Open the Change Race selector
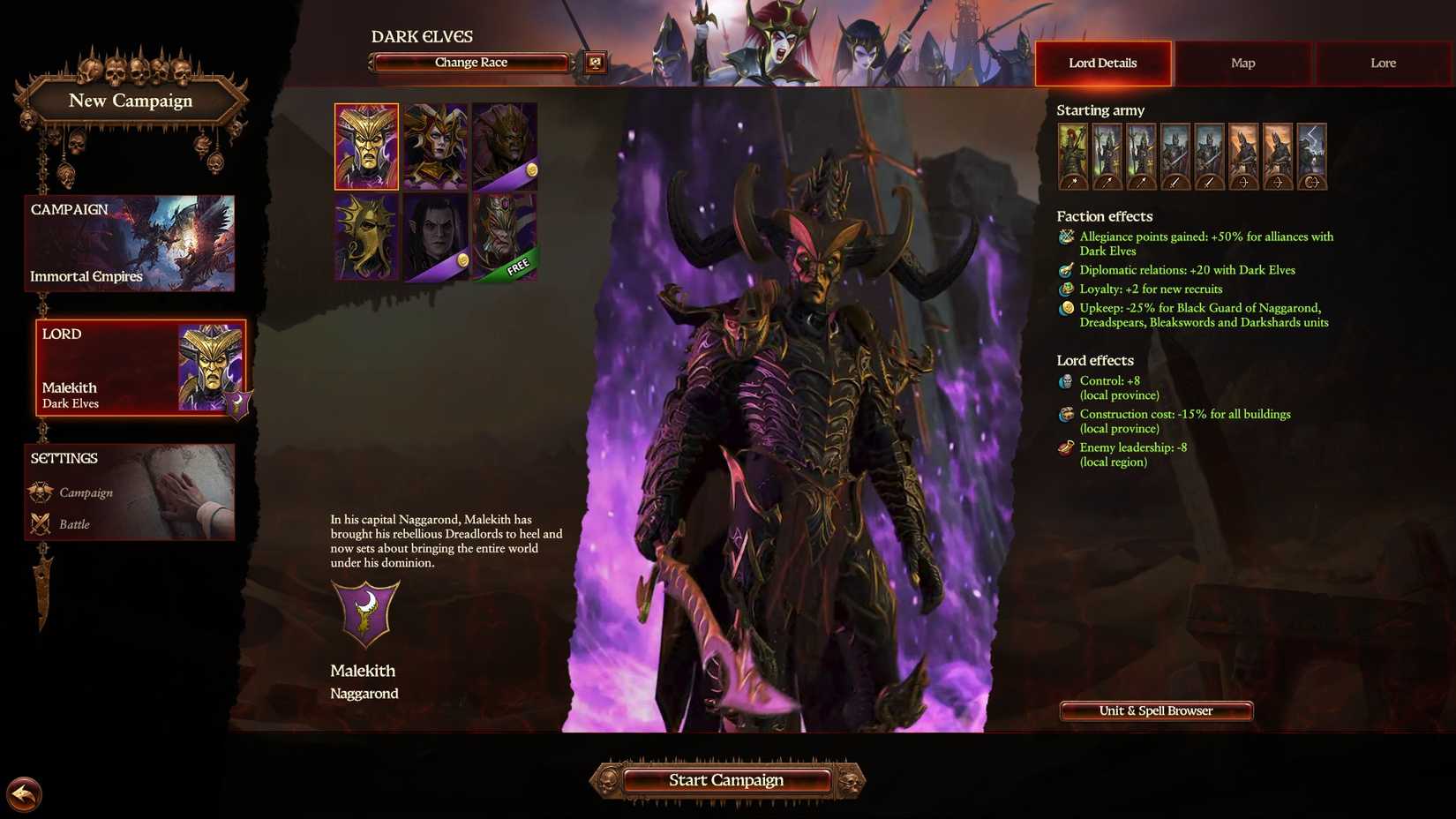Image resolution: width=1456 pixels, height=819 pixels. pyautogui.click(x=470, y=62)
